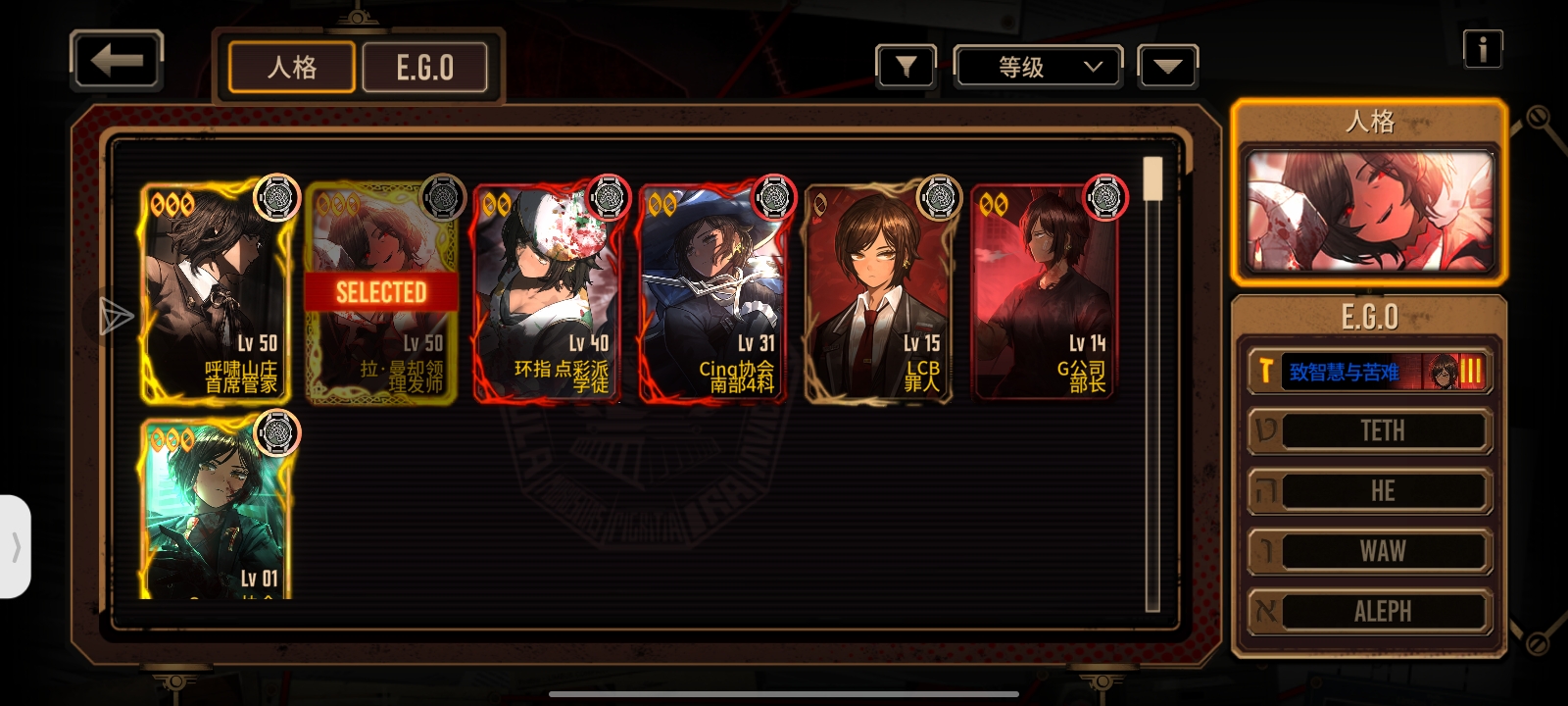Click the equipped 人格 portrait panel
The width and height of the screenshot is (1568, 706).
1369,211
